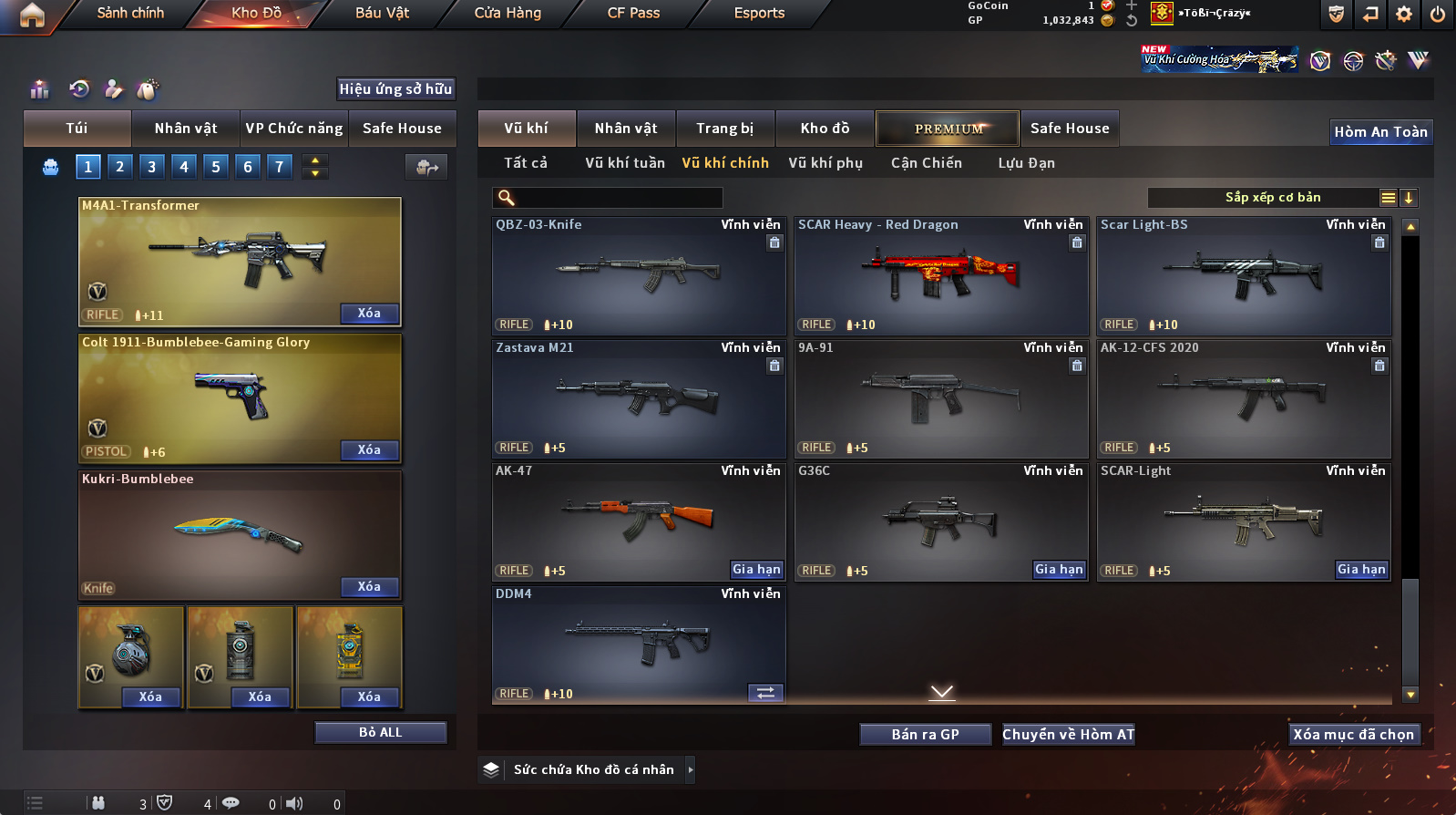Delete chosen items with Xóa mục đã chọn
1456x815 pixels.
pyautogui.click(x=1353, y=735)
